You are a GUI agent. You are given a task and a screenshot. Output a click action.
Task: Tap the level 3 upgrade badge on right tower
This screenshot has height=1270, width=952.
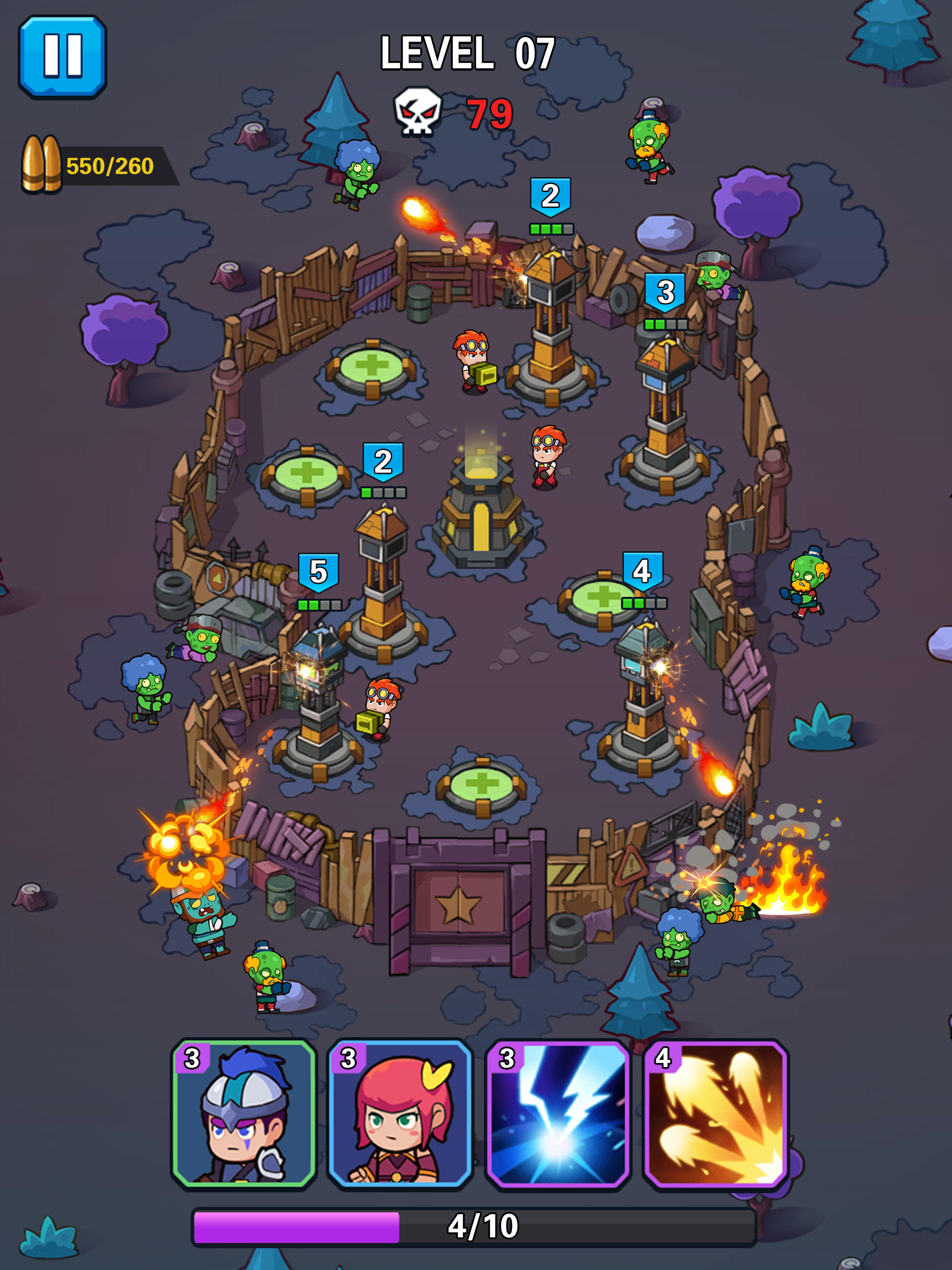[666, 291]
